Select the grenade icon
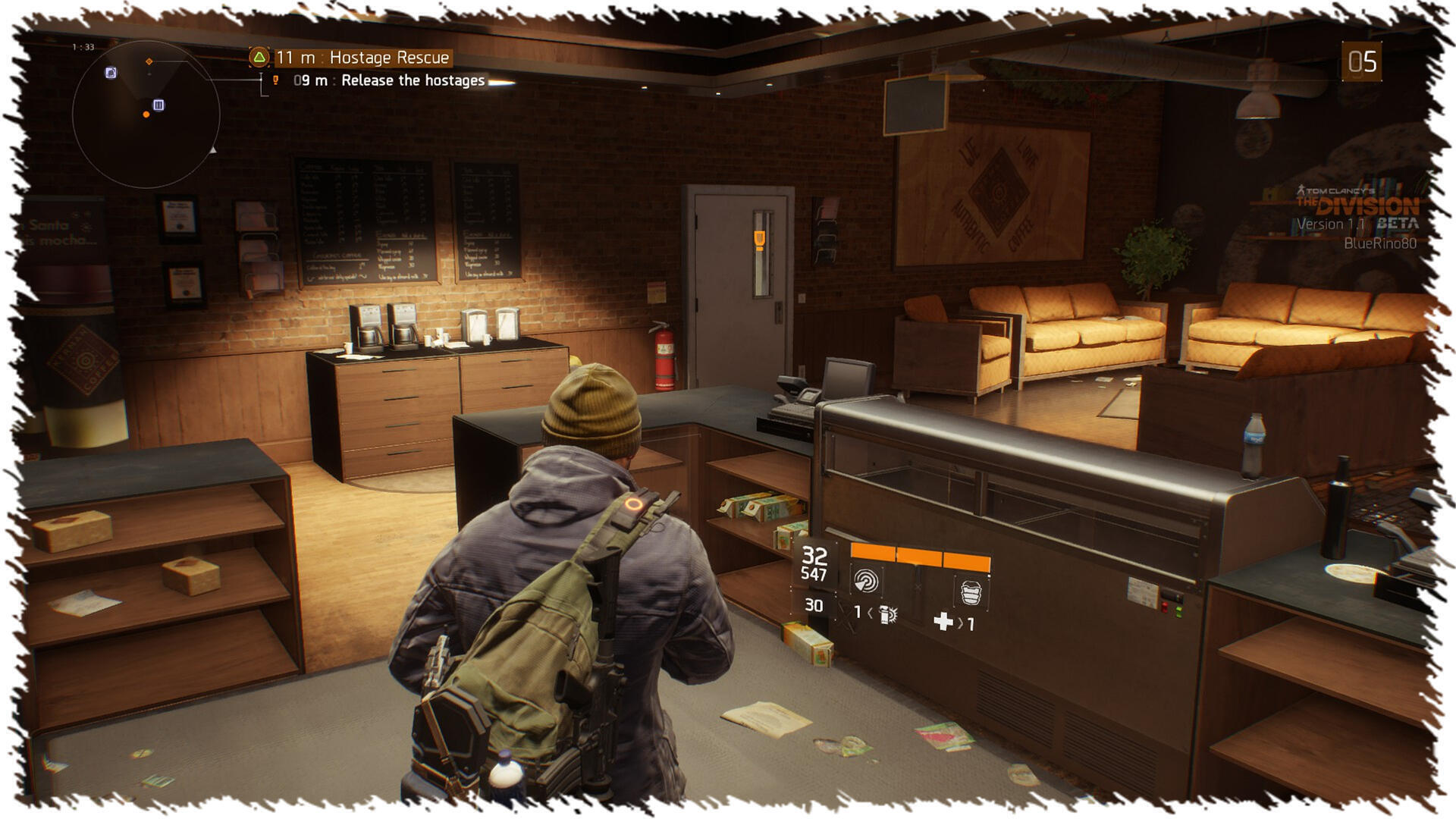1456x819 pixels. (886, 613)
